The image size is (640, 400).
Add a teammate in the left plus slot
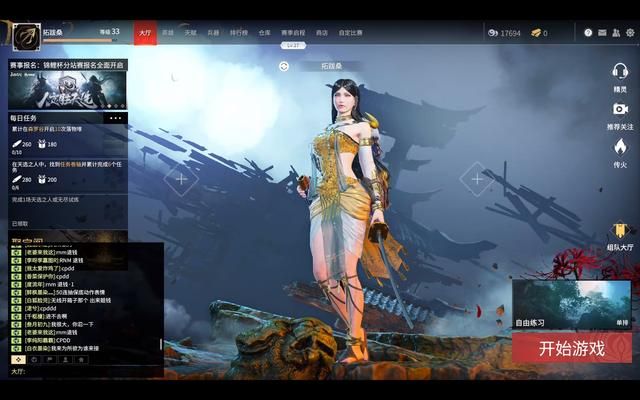pos(181,179)
